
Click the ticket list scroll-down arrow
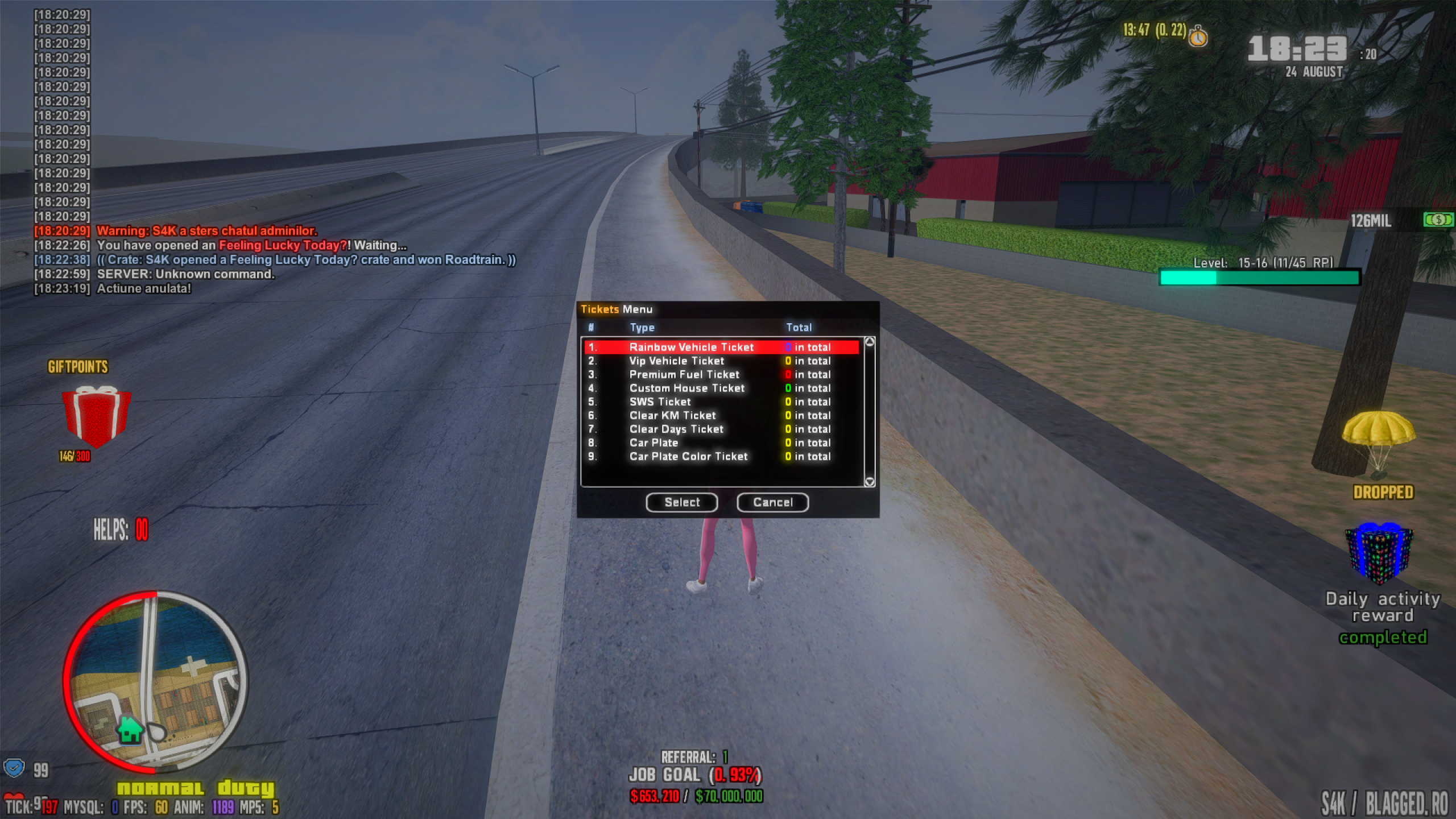click(869, 482)
